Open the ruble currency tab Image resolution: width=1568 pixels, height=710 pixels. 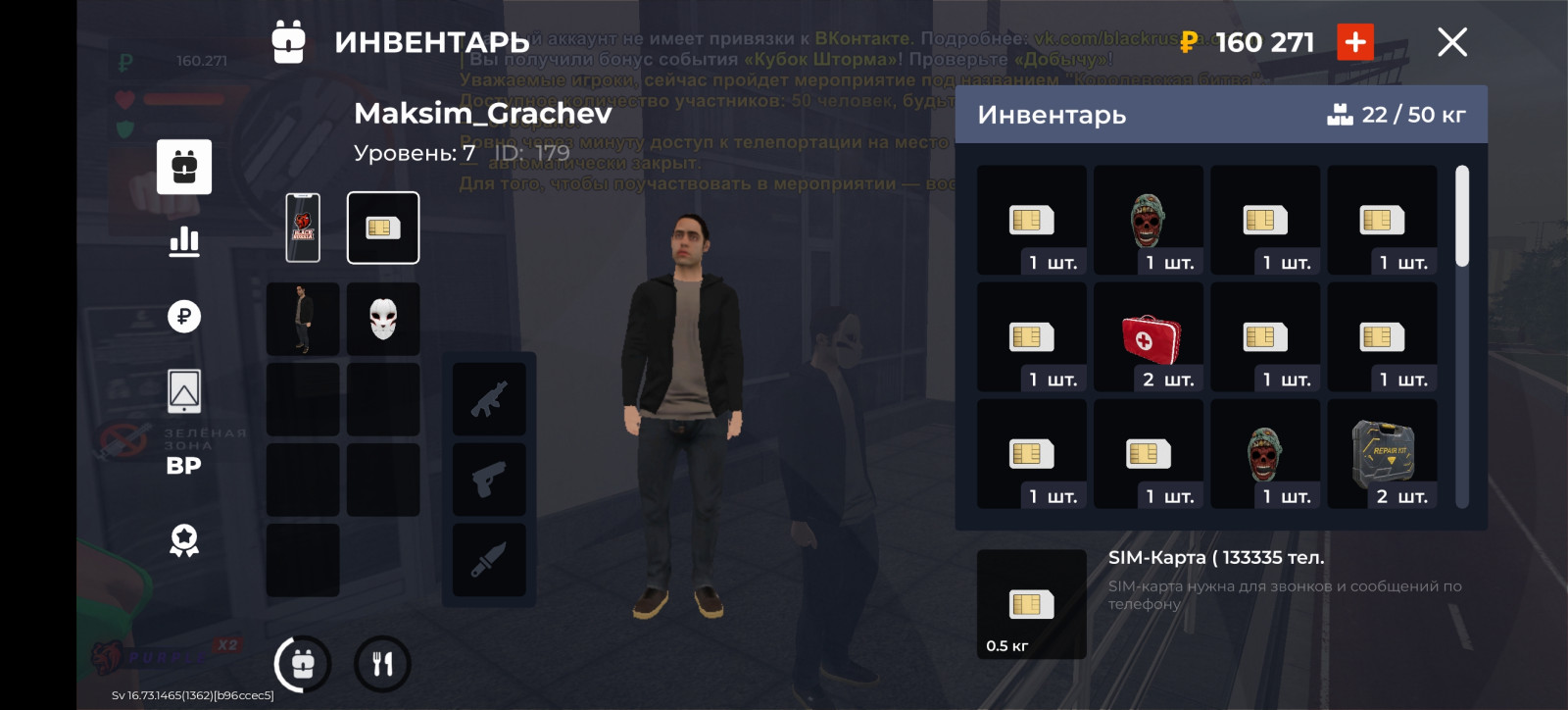(184, 316)
